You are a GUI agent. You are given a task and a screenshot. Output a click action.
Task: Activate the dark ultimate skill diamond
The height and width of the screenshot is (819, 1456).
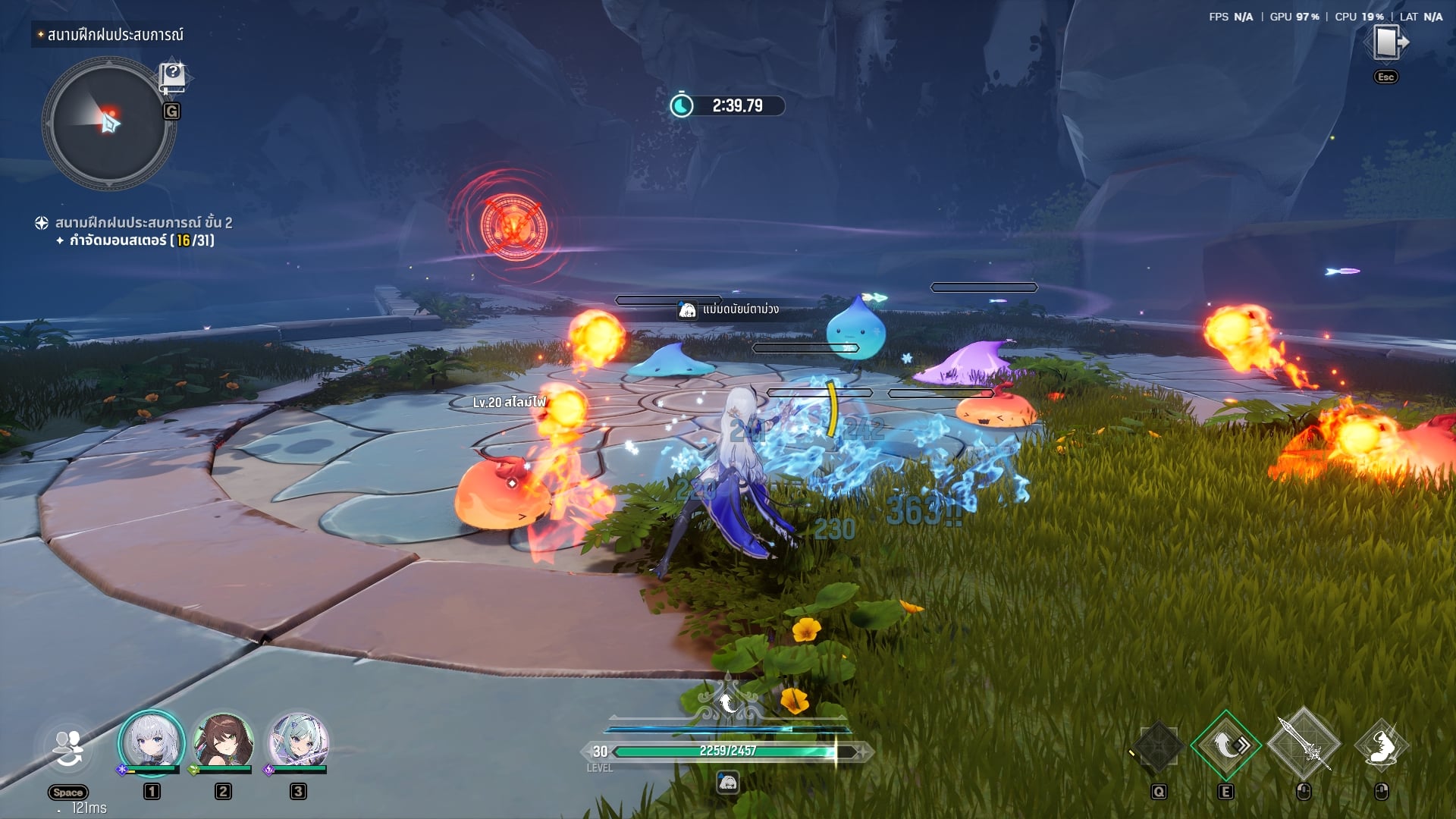coord(1158,747)
